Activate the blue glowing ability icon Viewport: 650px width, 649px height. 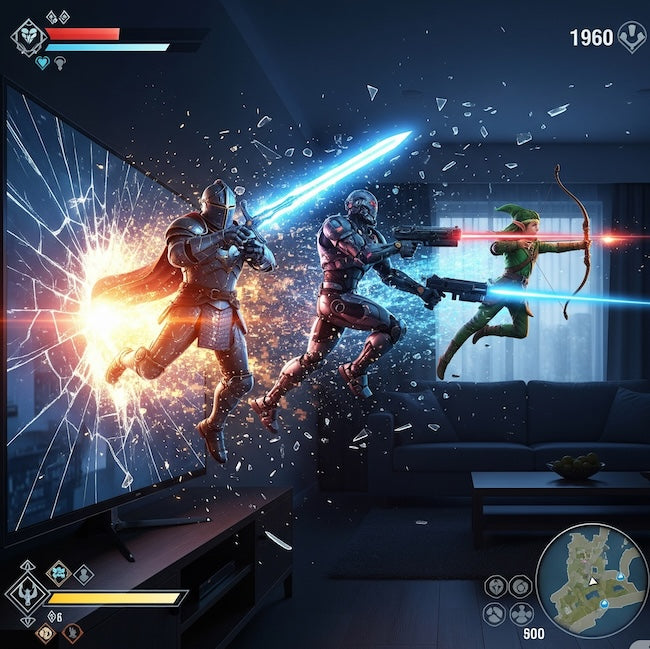coord(59,572)
